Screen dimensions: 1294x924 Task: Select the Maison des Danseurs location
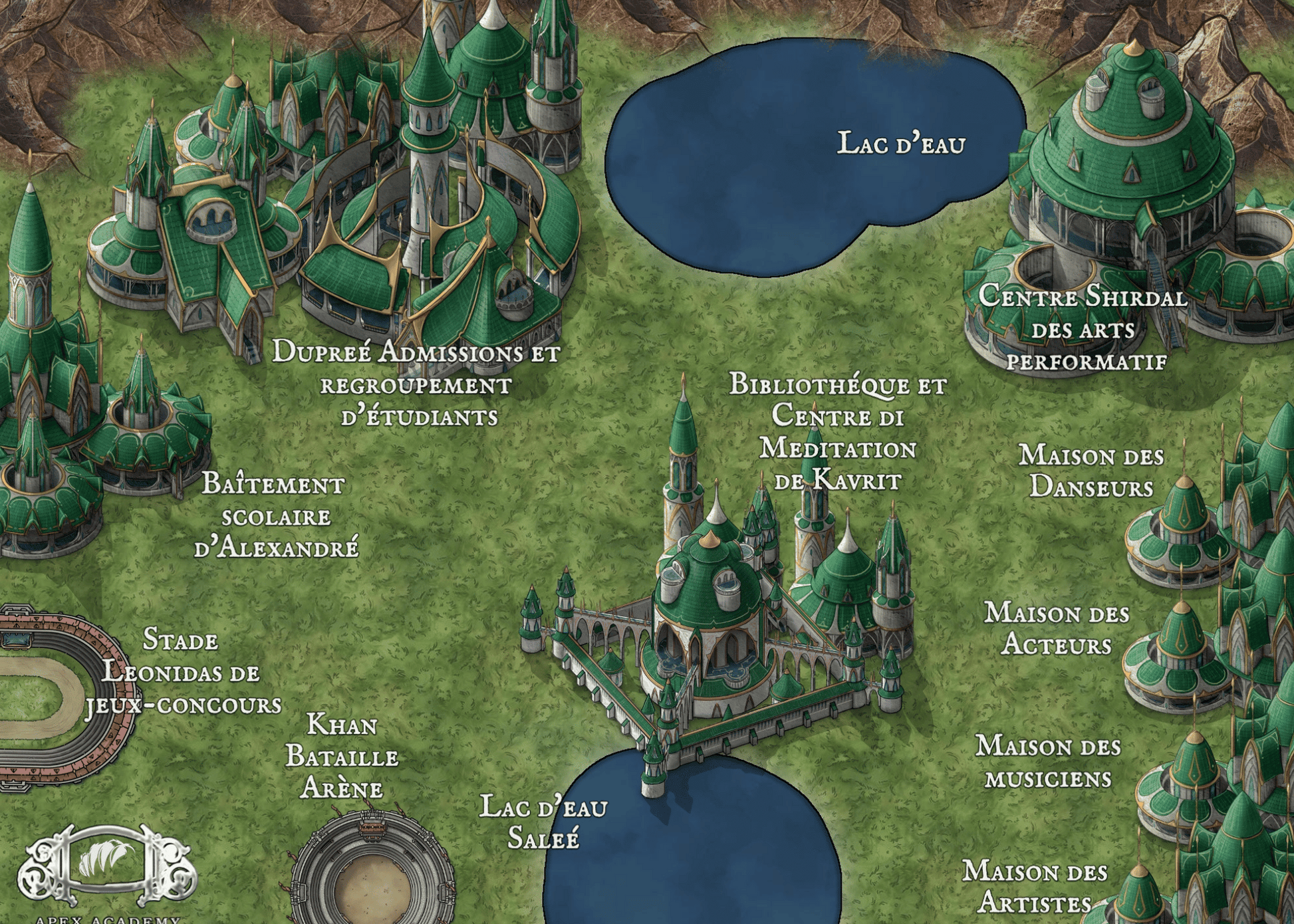[1092, 471]
